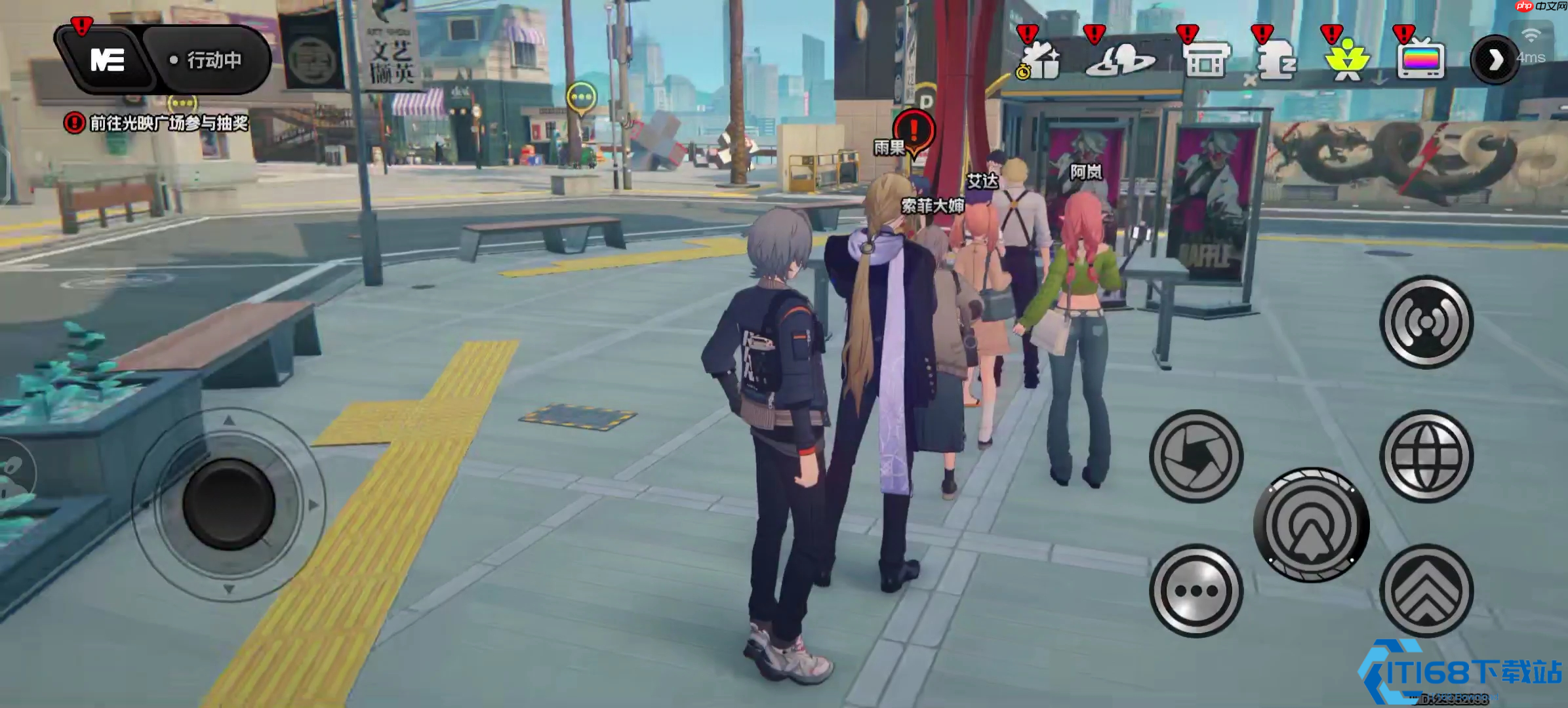Screen dimensions: 1568x708
Task: Open the gift box with timer icon
Action: pos(1040,60)
